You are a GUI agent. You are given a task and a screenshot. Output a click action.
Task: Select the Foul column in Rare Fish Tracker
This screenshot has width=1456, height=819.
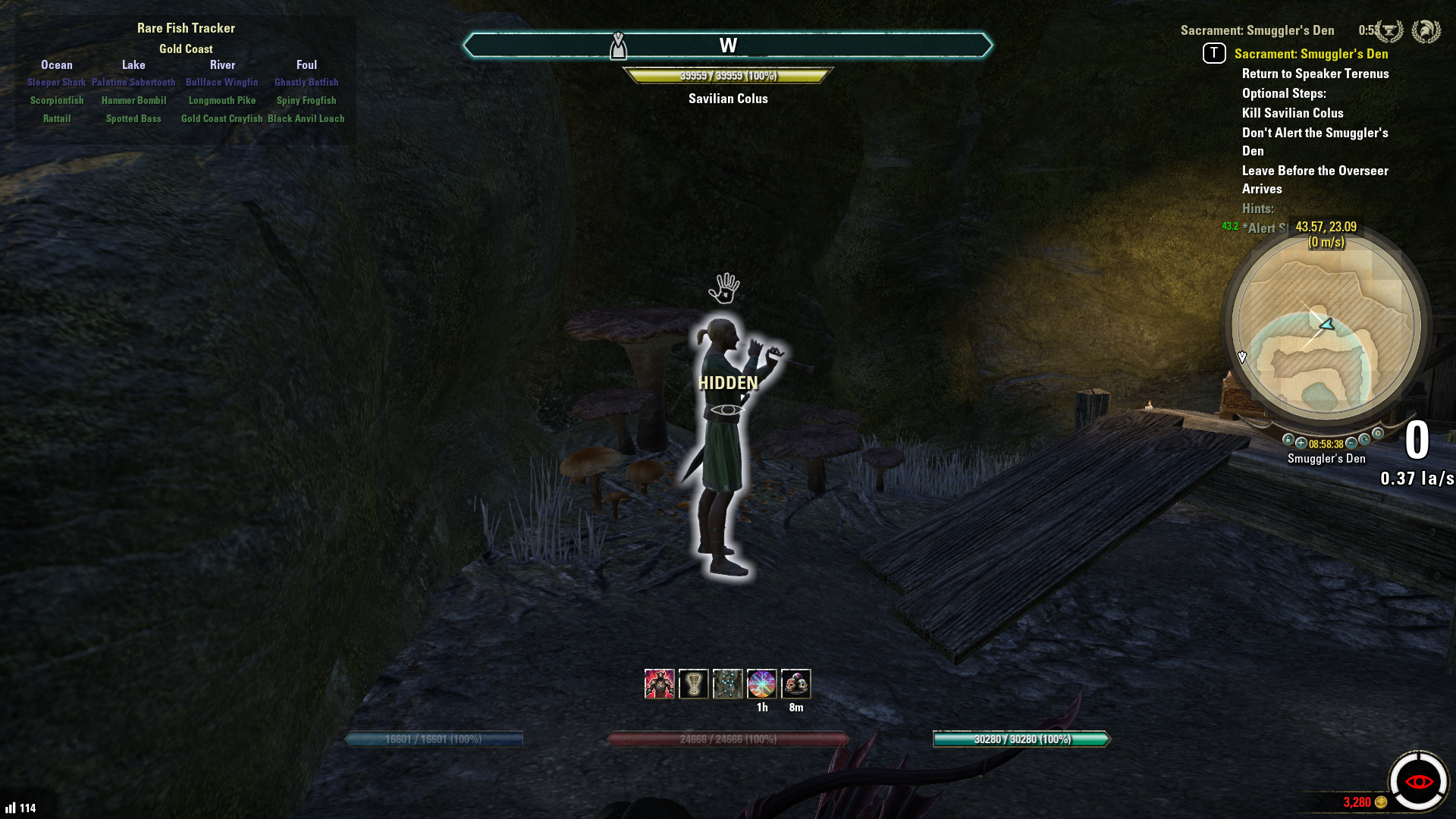coord(306,65)
